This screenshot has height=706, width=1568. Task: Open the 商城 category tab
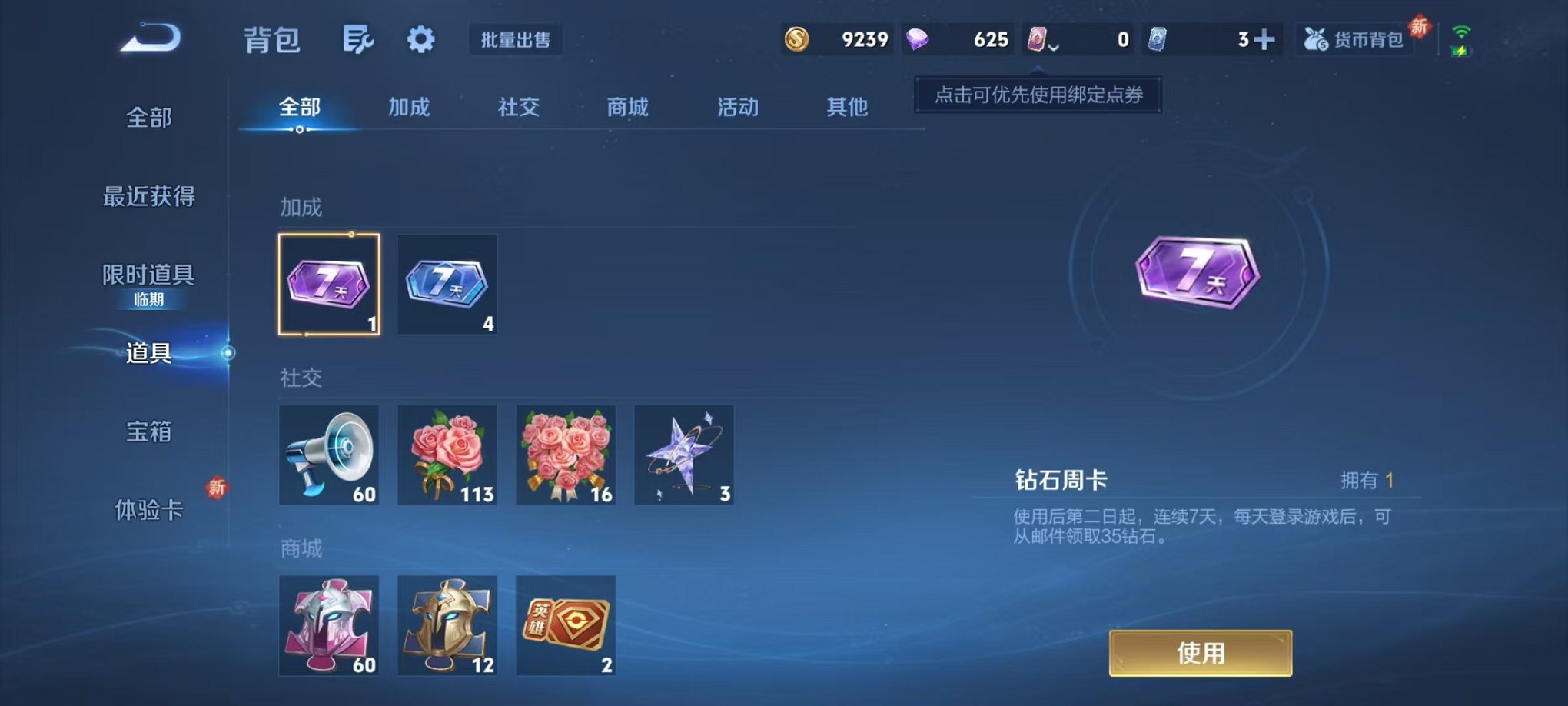(627, 108)
